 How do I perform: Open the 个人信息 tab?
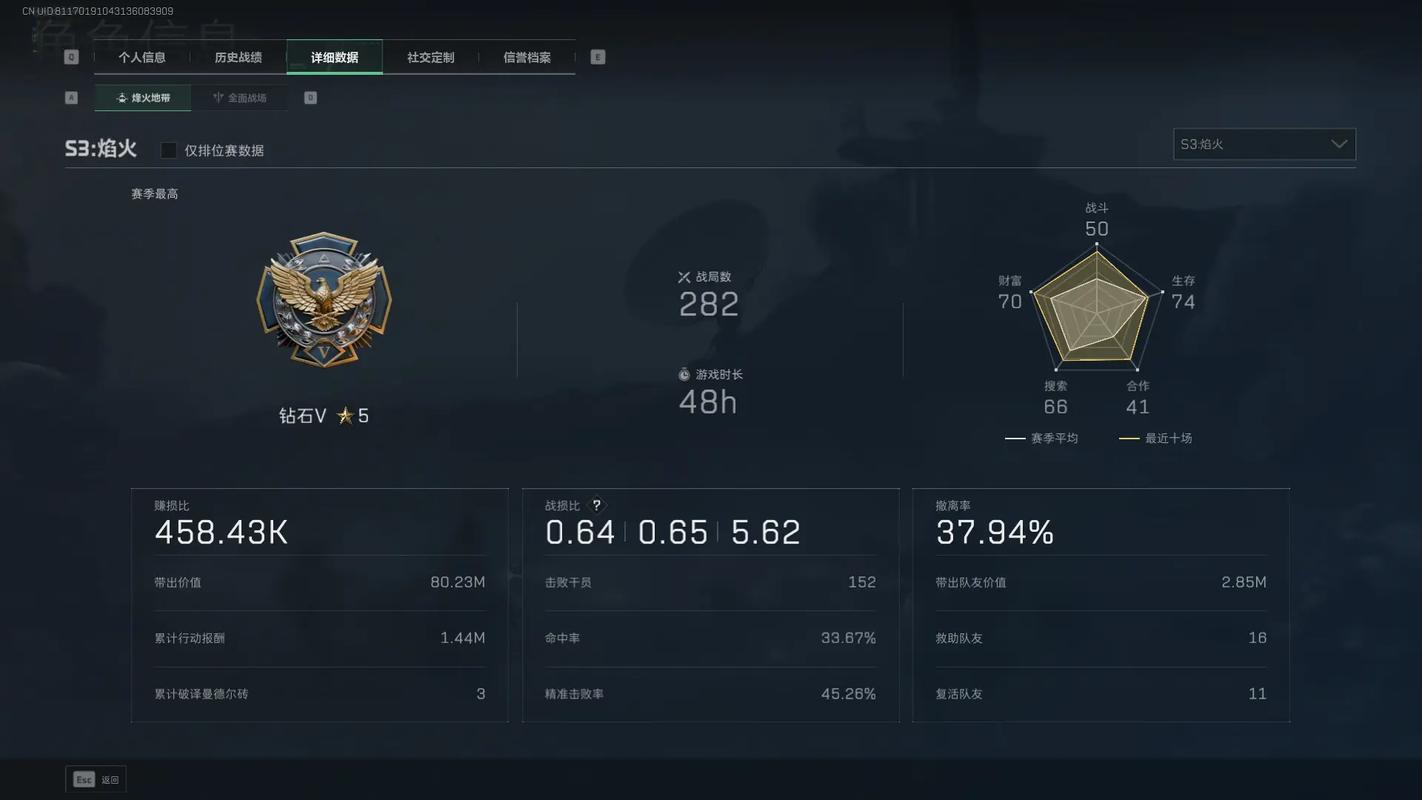point(142,57)
